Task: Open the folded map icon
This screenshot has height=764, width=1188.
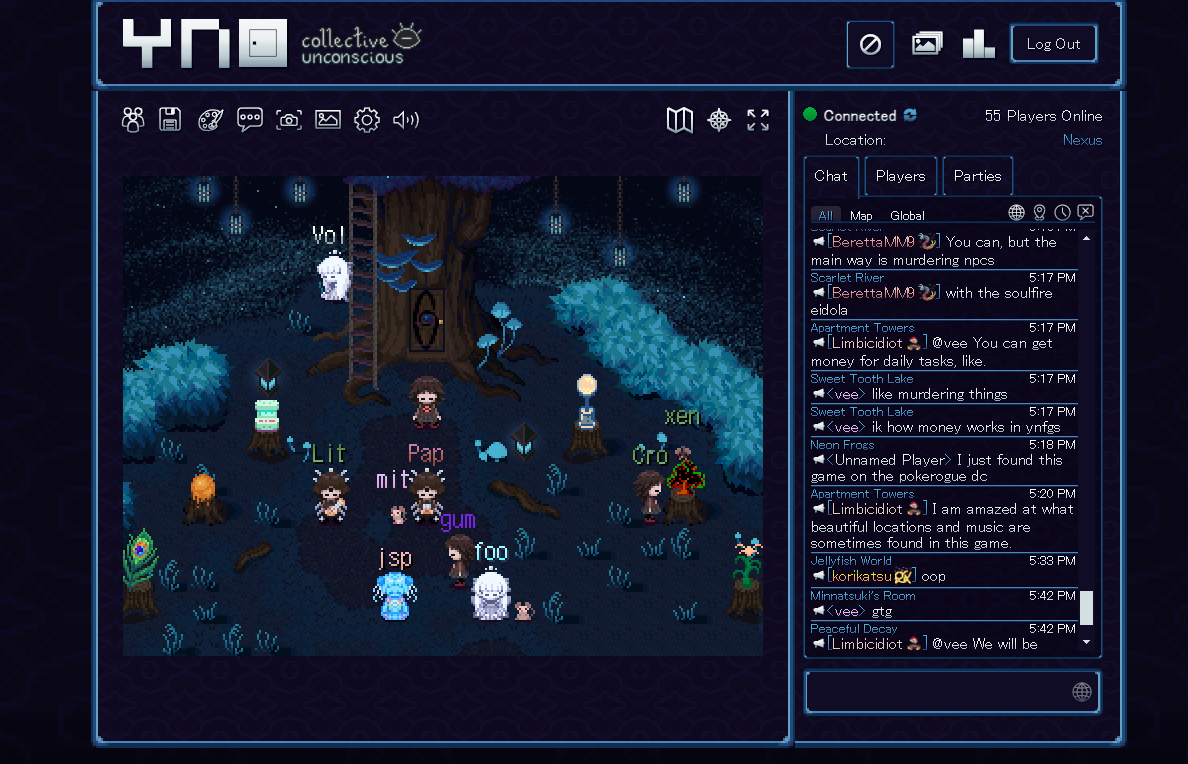Action: (680, 120)
